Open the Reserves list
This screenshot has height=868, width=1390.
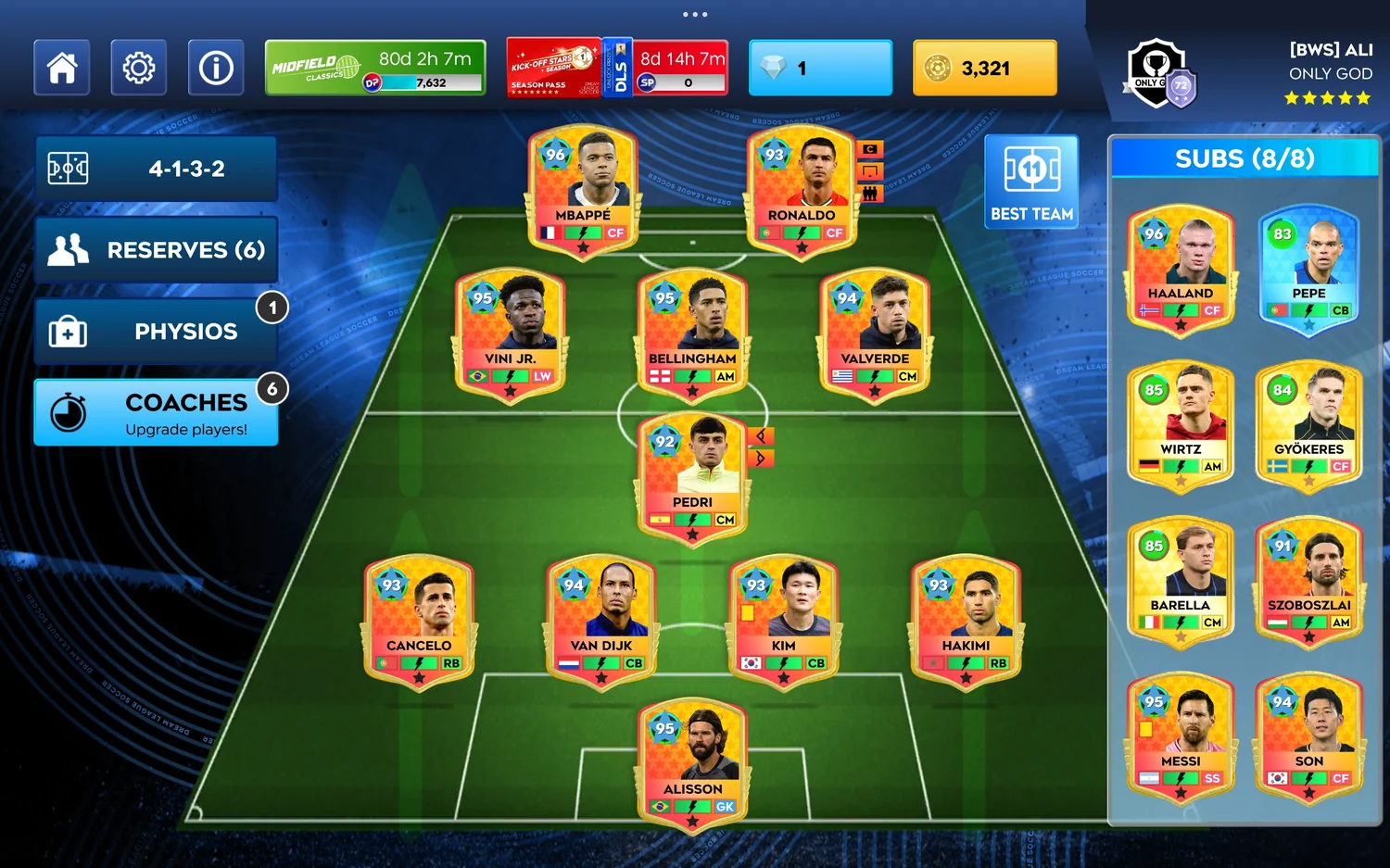tap(157, 250)
